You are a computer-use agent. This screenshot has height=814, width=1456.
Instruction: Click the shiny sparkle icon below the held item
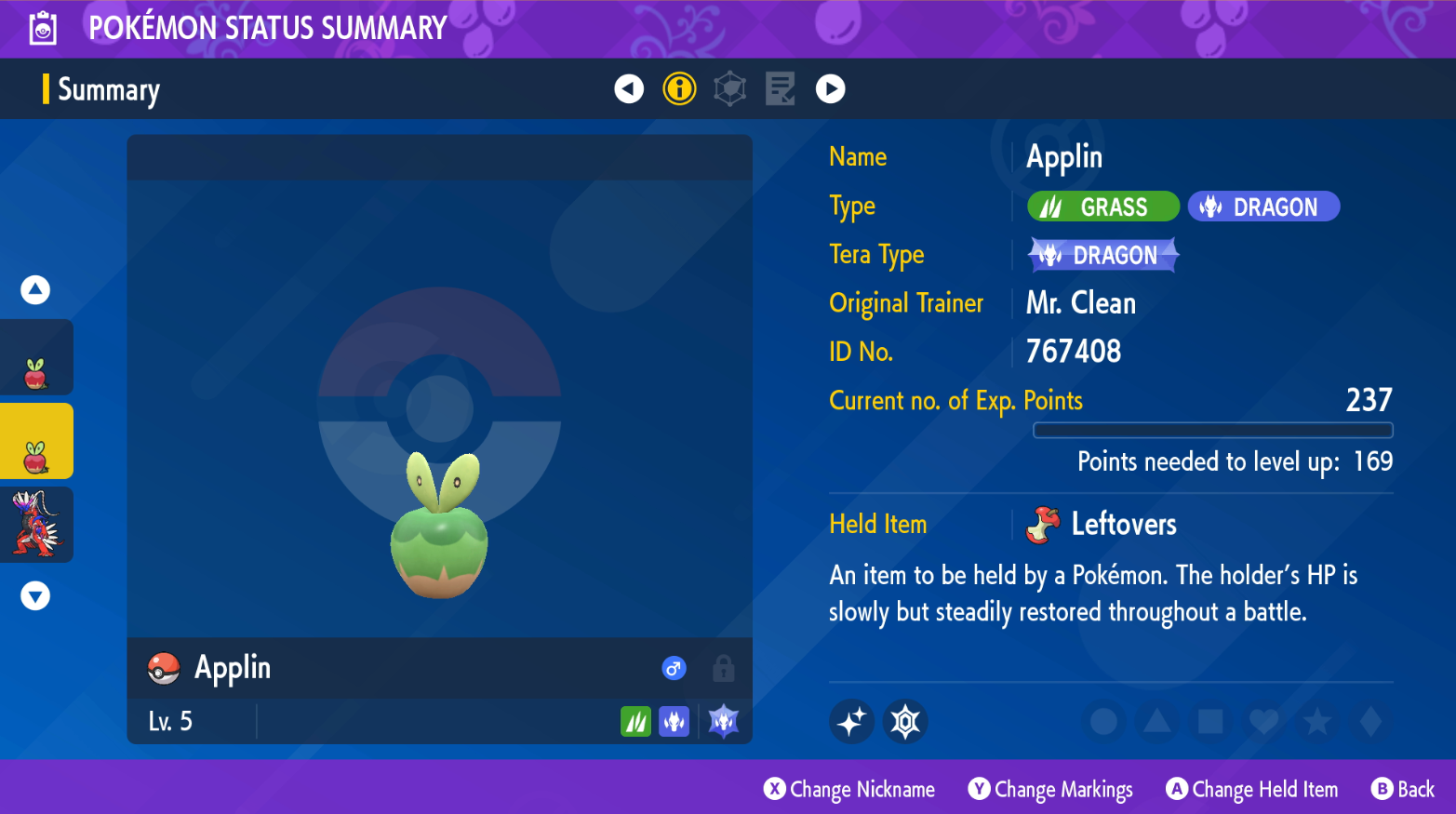click(851, 722)
